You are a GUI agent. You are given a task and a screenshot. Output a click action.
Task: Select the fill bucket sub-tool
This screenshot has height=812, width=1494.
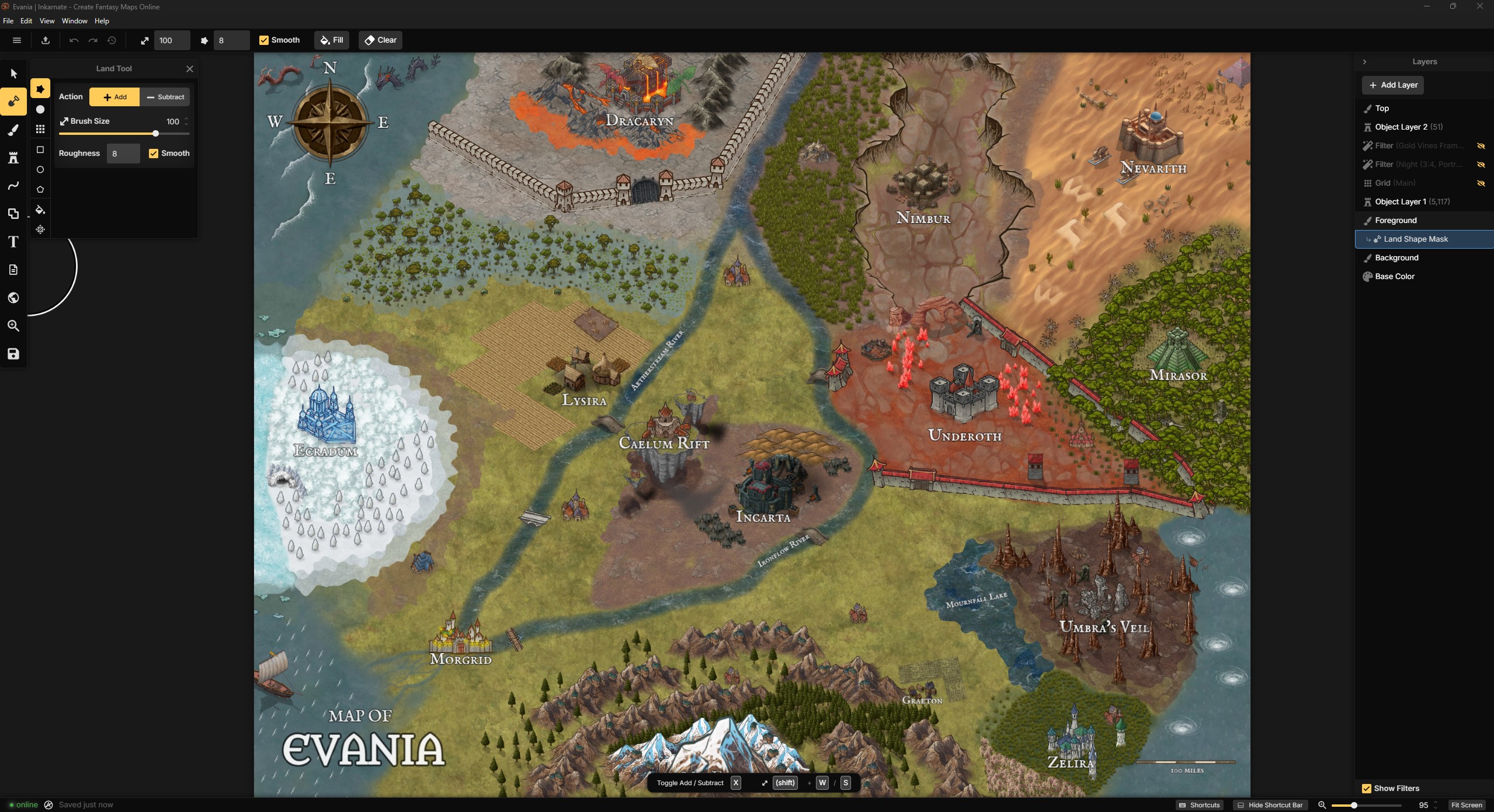click(40, 210)
